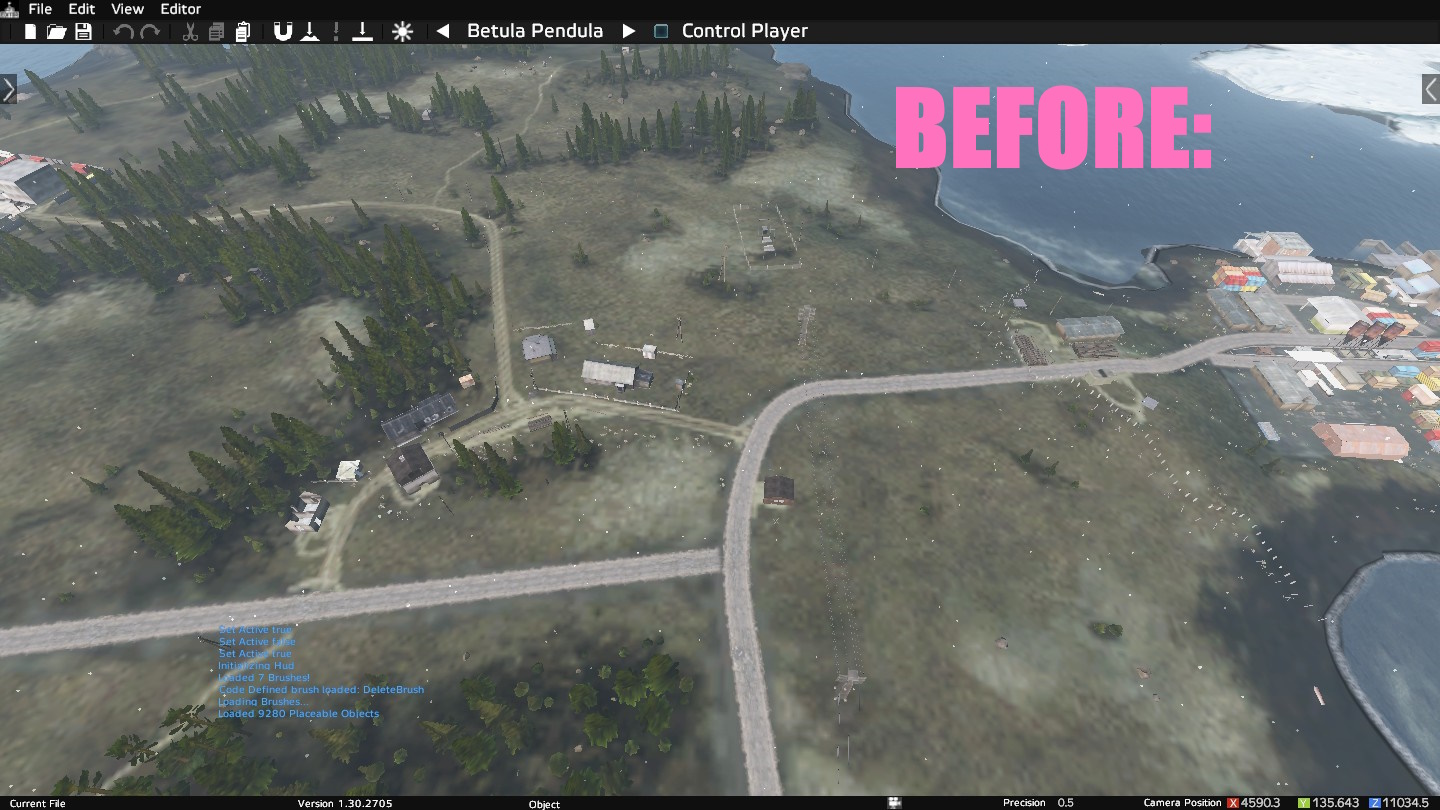
Task: Copy selection using the copy icon
Action: pos(216,30)
